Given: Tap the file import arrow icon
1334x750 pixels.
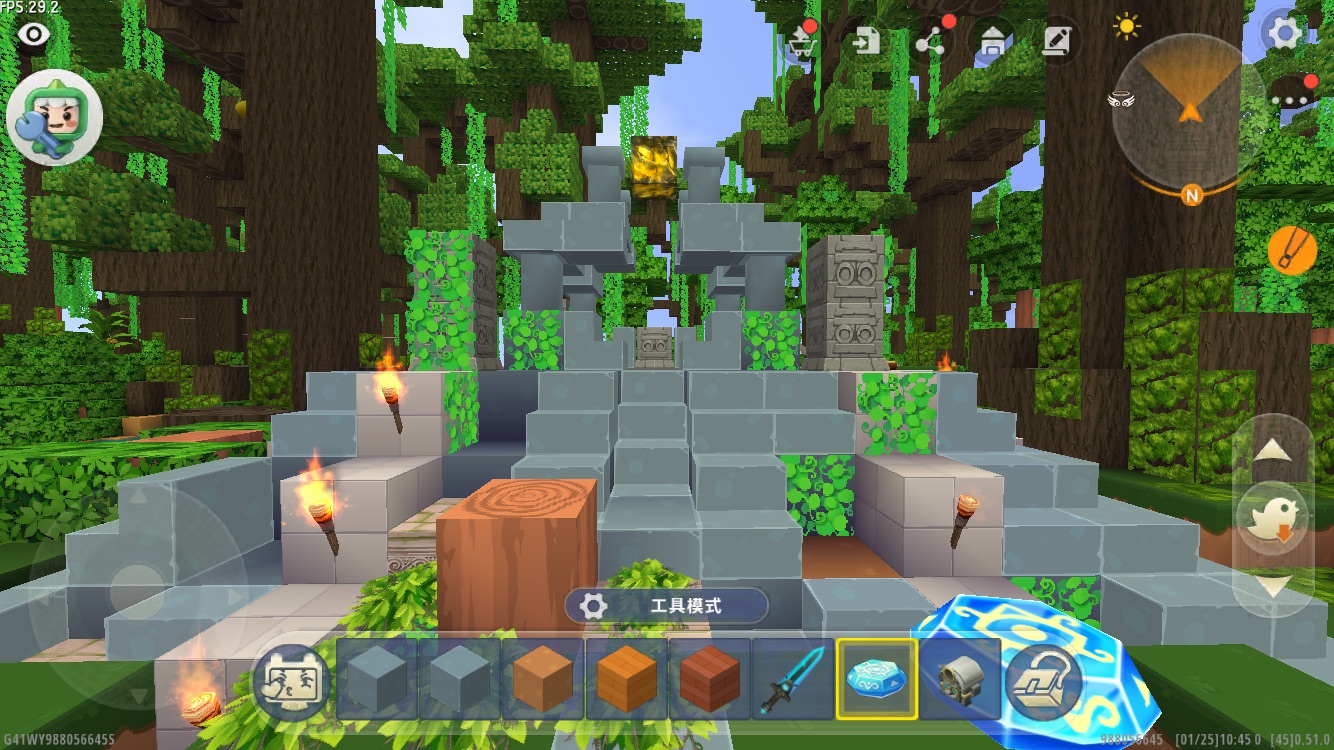Looking at the screenshot, I should click(x=866, y=41).
